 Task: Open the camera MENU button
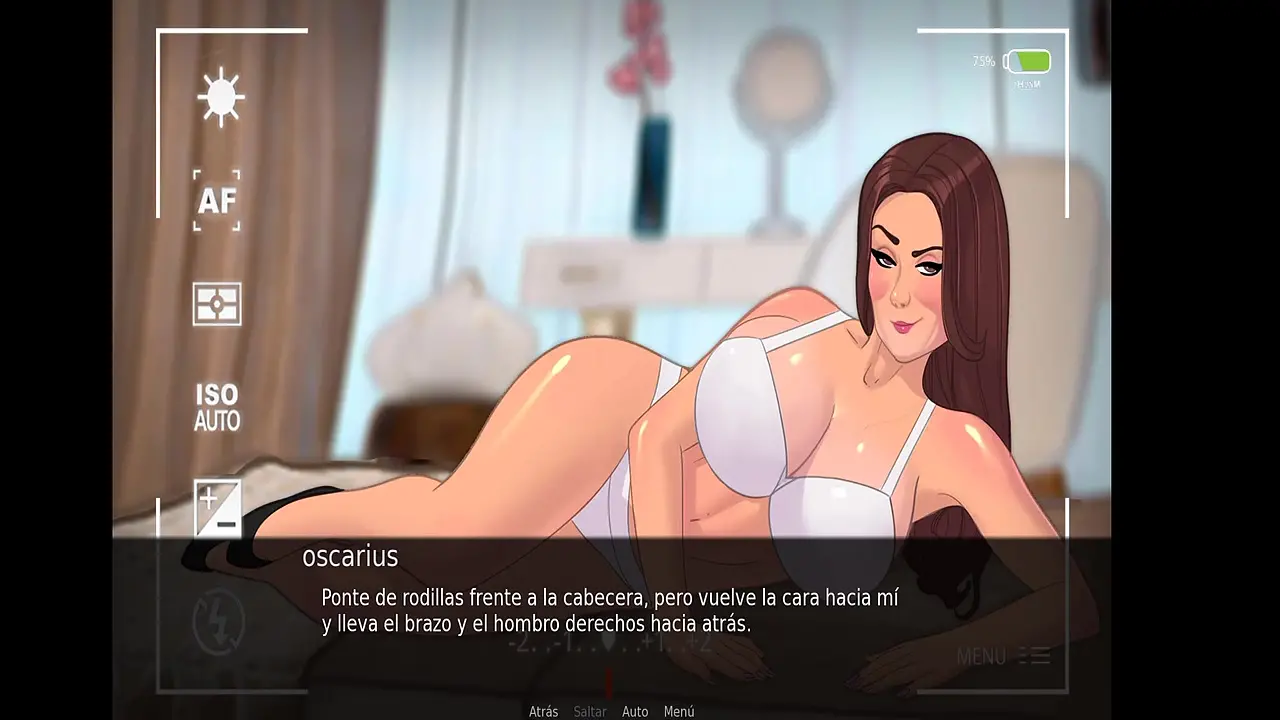pyautogui.click(x=1002, y=656)
